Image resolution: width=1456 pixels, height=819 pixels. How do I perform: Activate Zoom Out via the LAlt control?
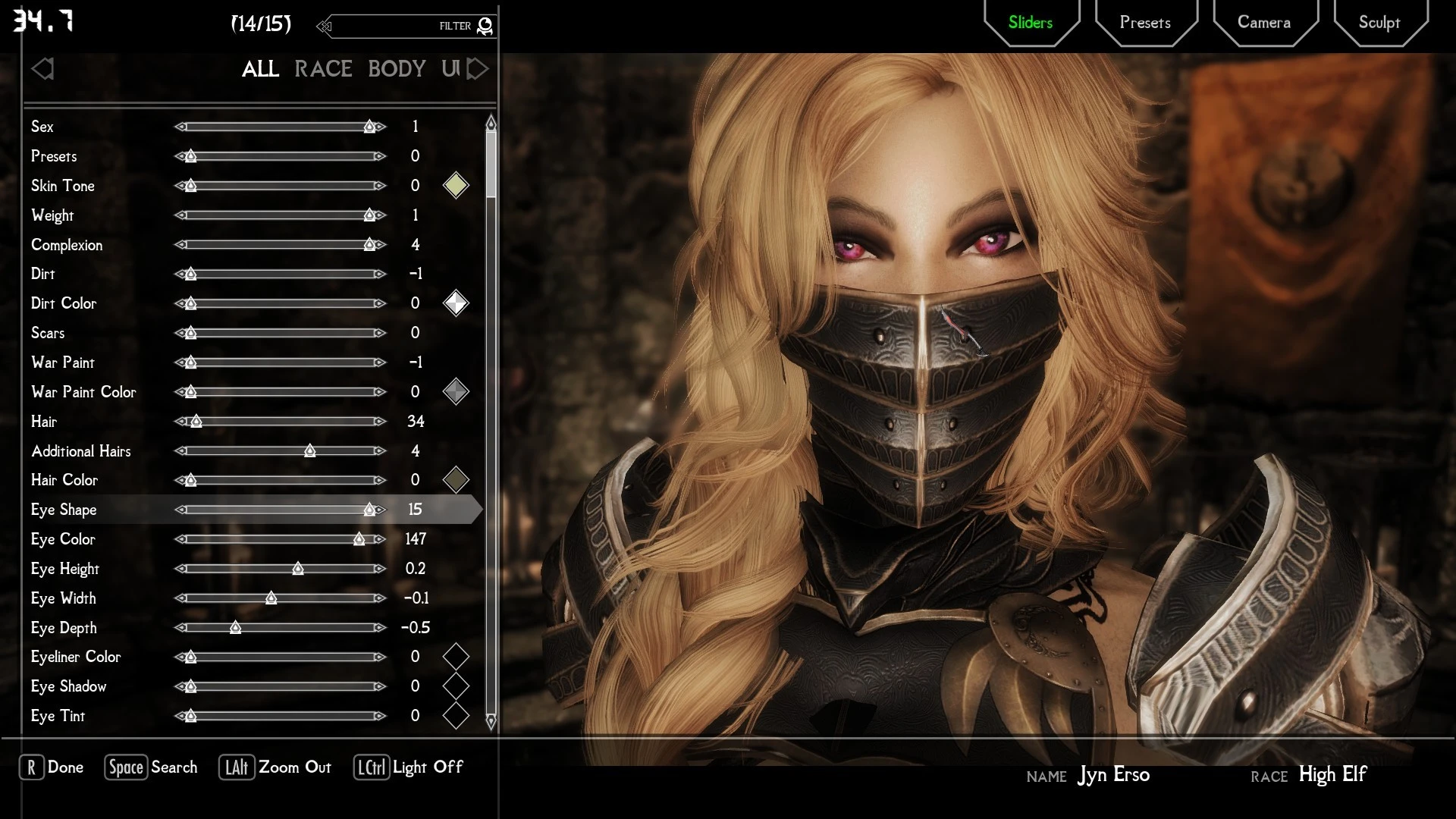point(275,767)
